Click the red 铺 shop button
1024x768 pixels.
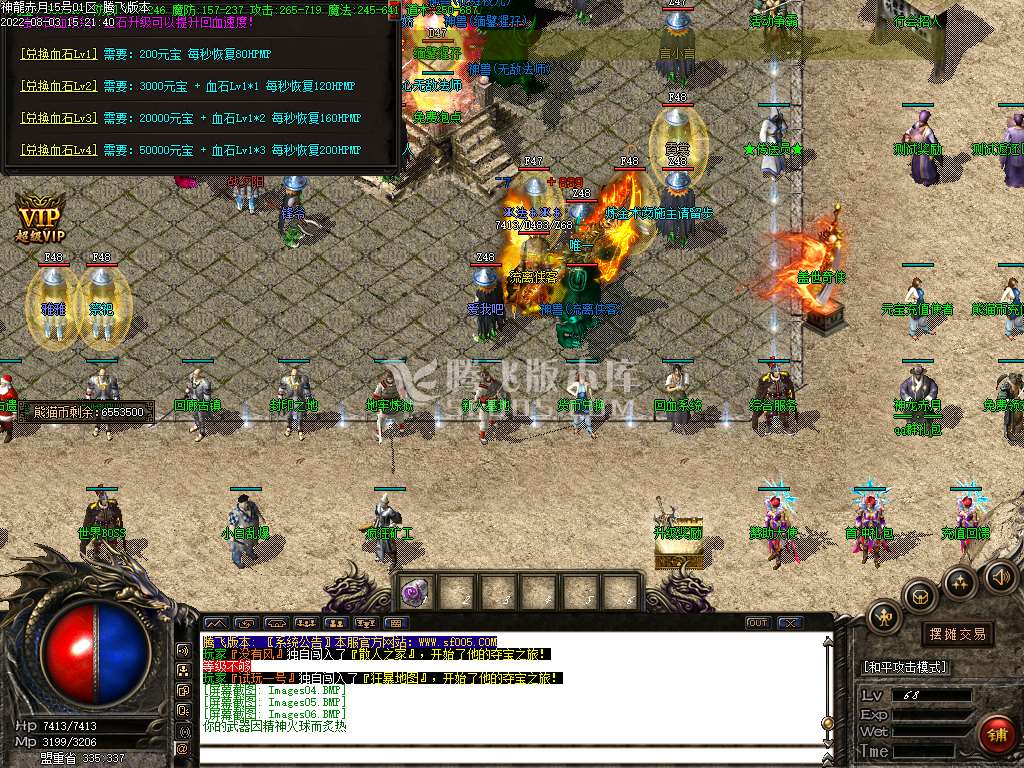997,734
